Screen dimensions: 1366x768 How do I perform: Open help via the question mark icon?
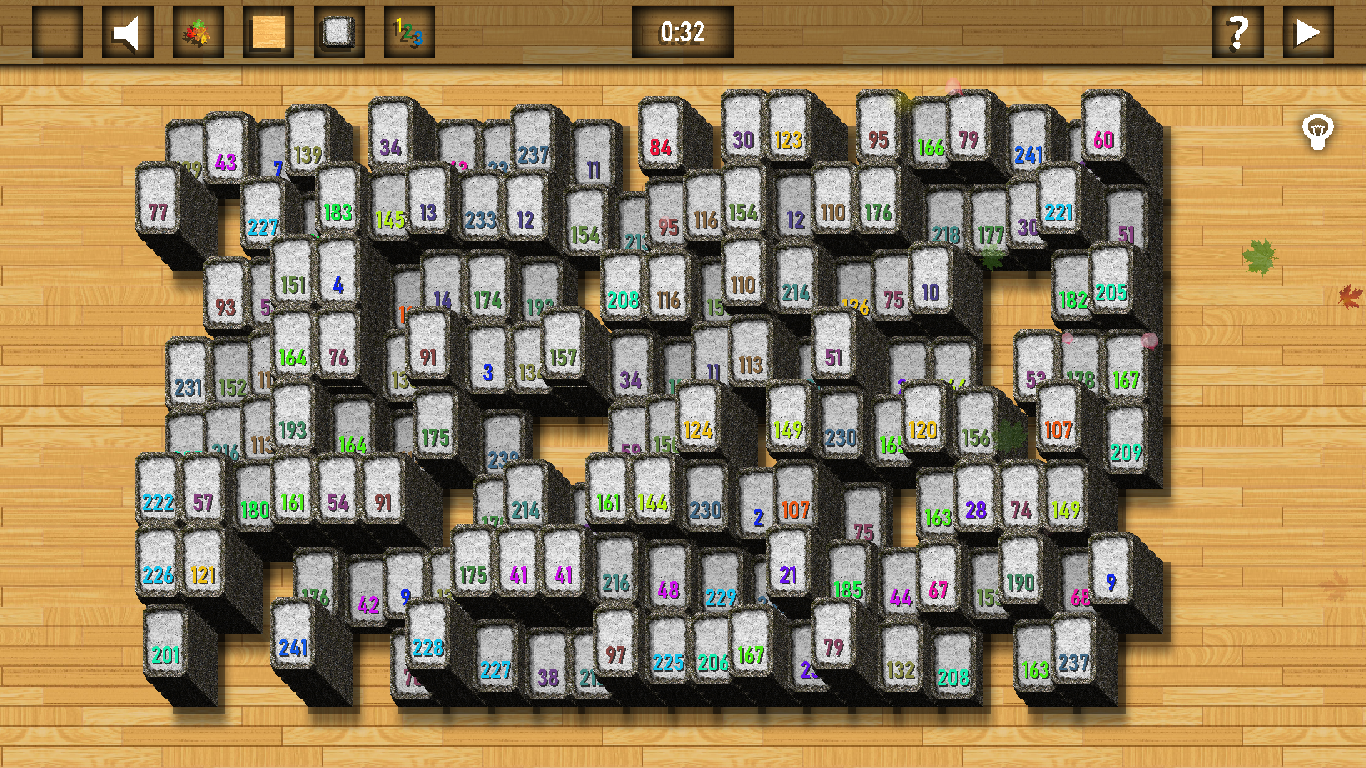[1240, 31]
